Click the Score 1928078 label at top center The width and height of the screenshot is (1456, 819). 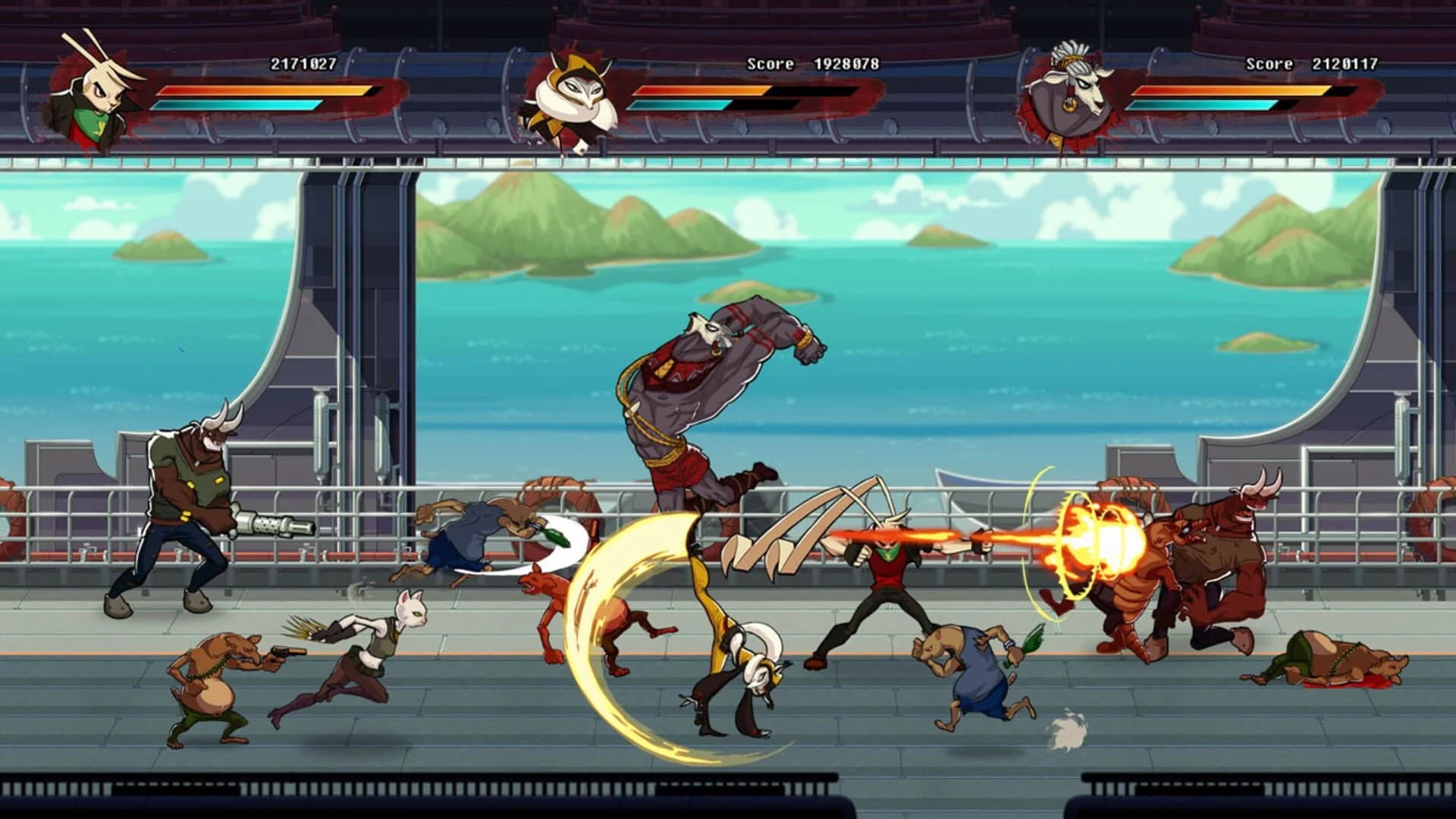[x=811, y=64]
